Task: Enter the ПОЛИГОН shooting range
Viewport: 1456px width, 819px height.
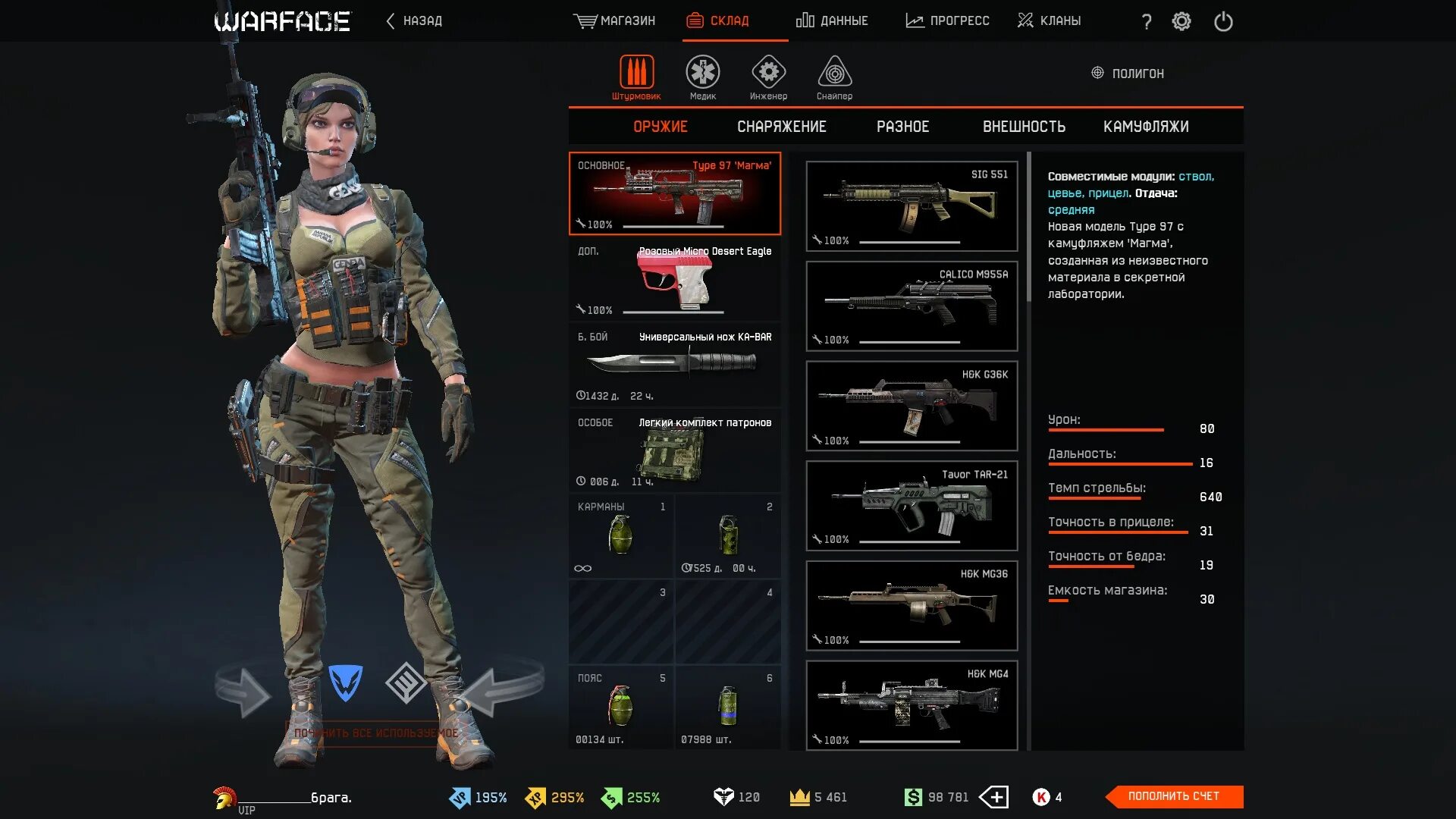Action: click(1128, 74)
